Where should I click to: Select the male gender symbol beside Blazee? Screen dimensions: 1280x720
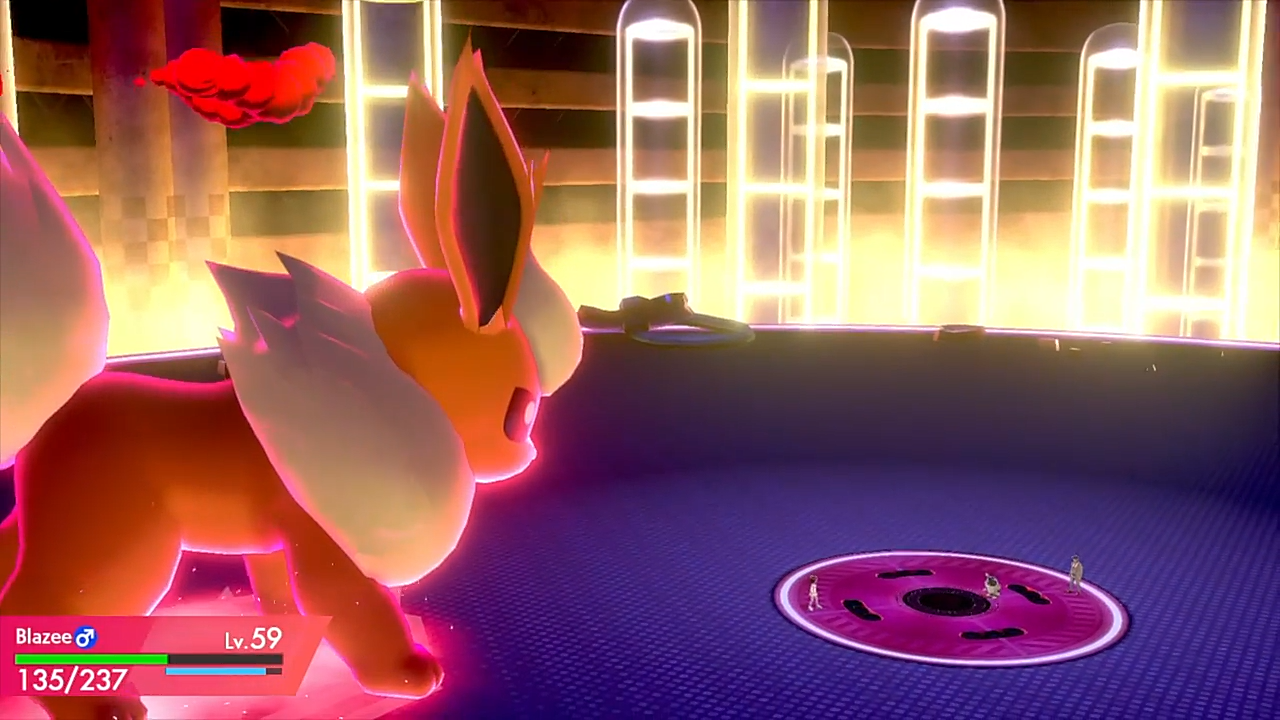[x=84, y=637]
